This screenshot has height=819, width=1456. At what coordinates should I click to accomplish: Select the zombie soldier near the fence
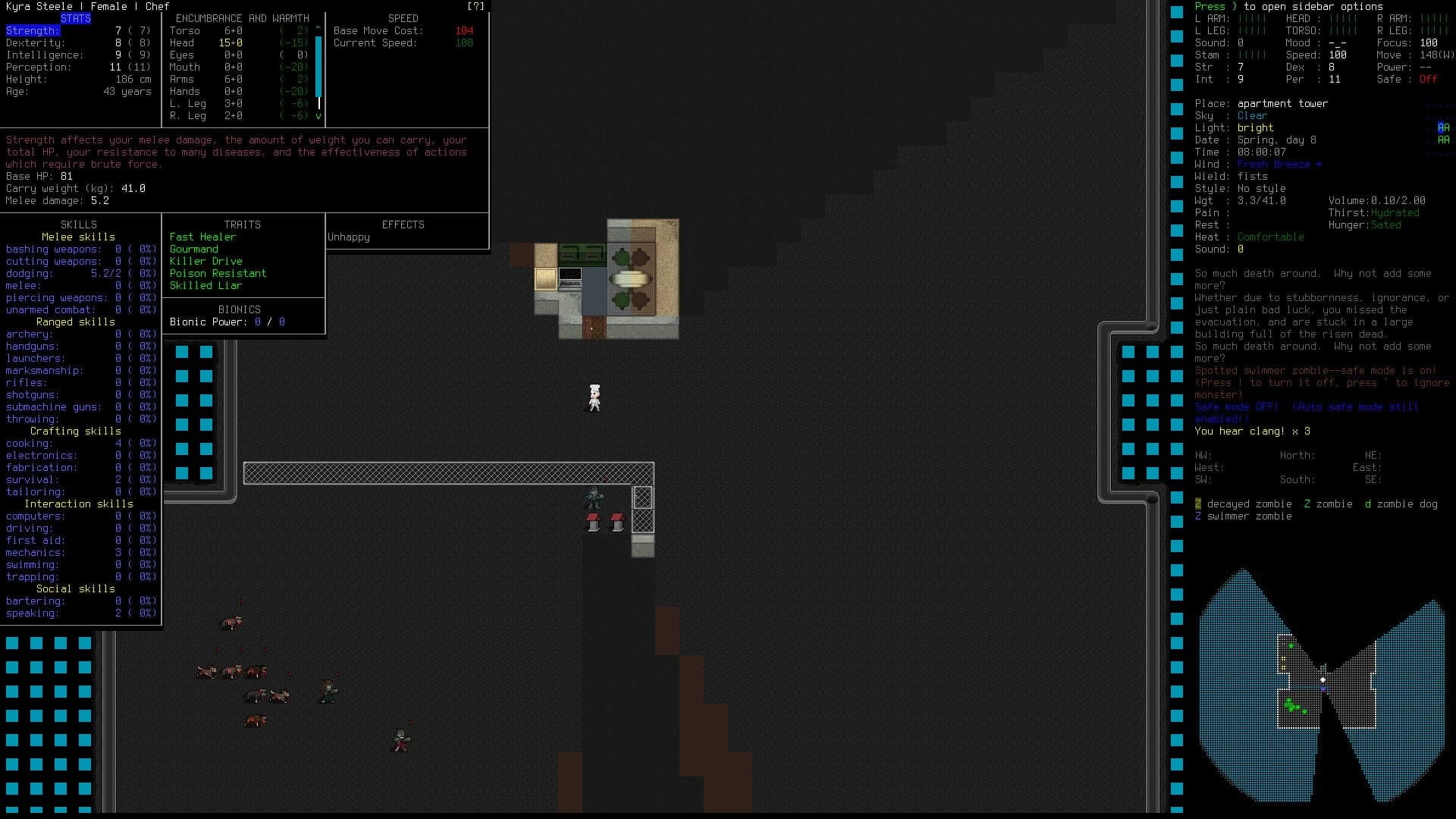point(595,498)
